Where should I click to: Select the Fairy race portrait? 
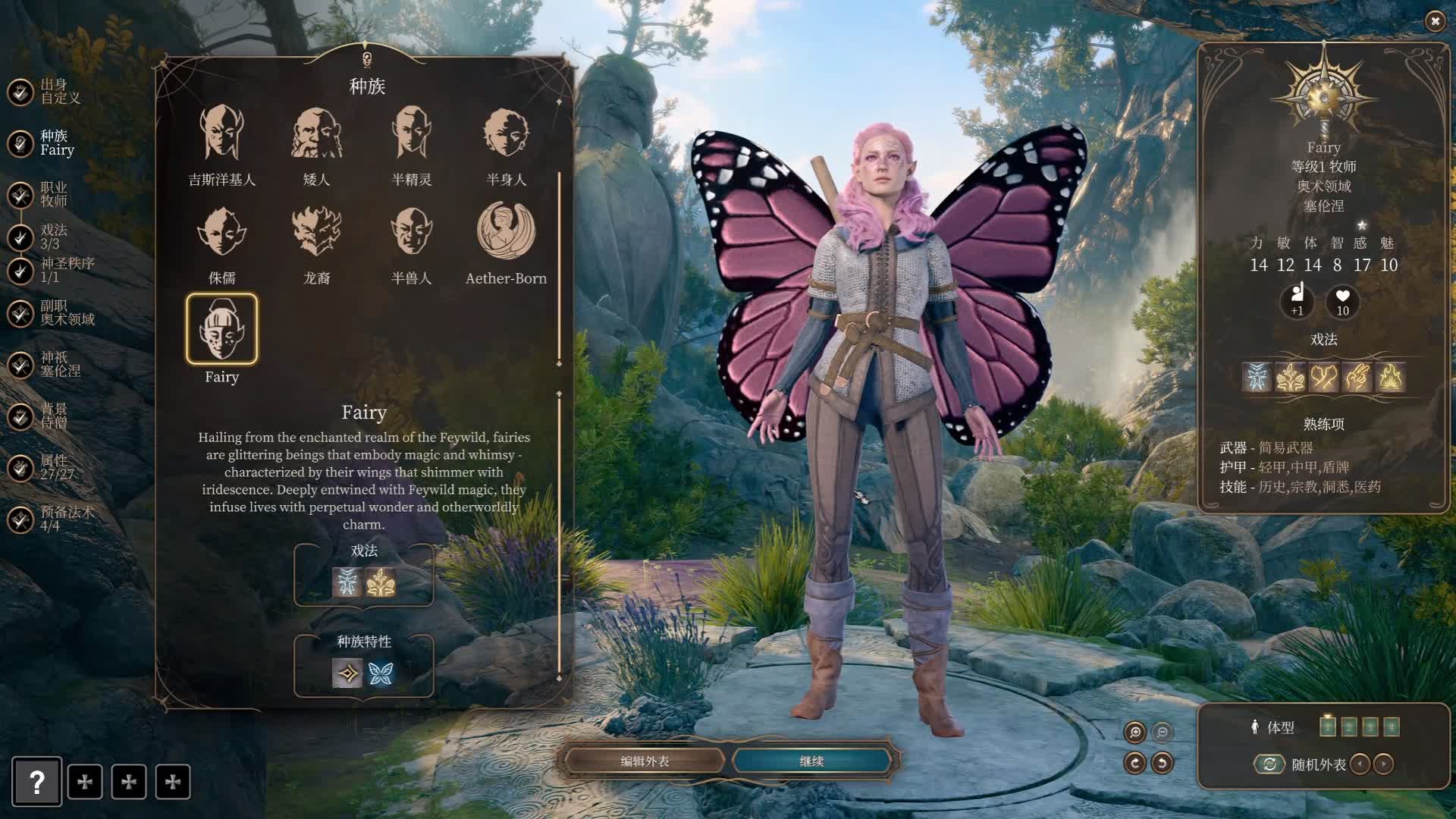coord(221,330)
